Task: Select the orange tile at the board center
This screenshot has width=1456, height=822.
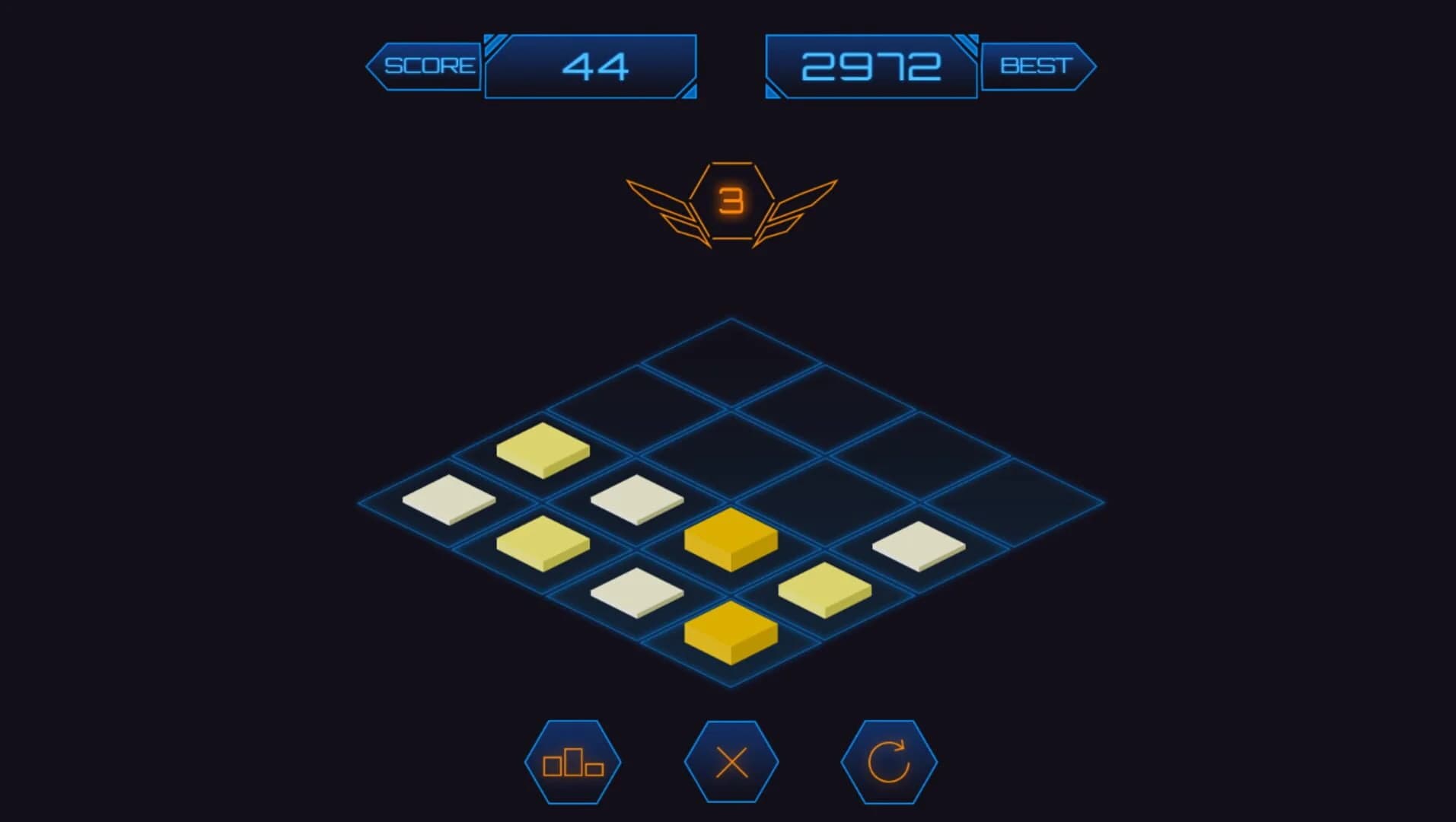Action: point(729,540)
